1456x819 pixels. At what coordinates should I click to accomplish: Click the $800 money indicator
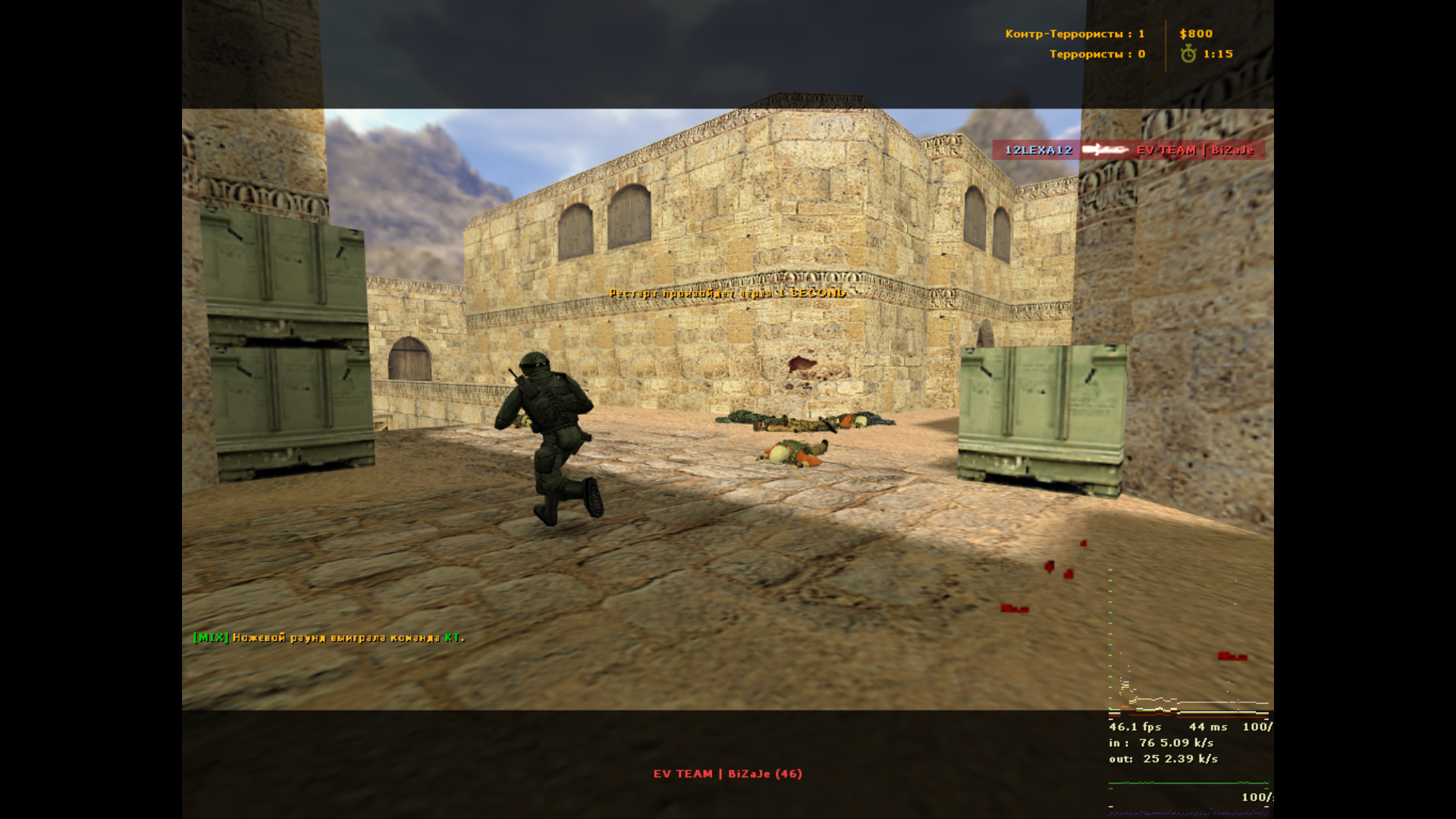[1196, 33]
